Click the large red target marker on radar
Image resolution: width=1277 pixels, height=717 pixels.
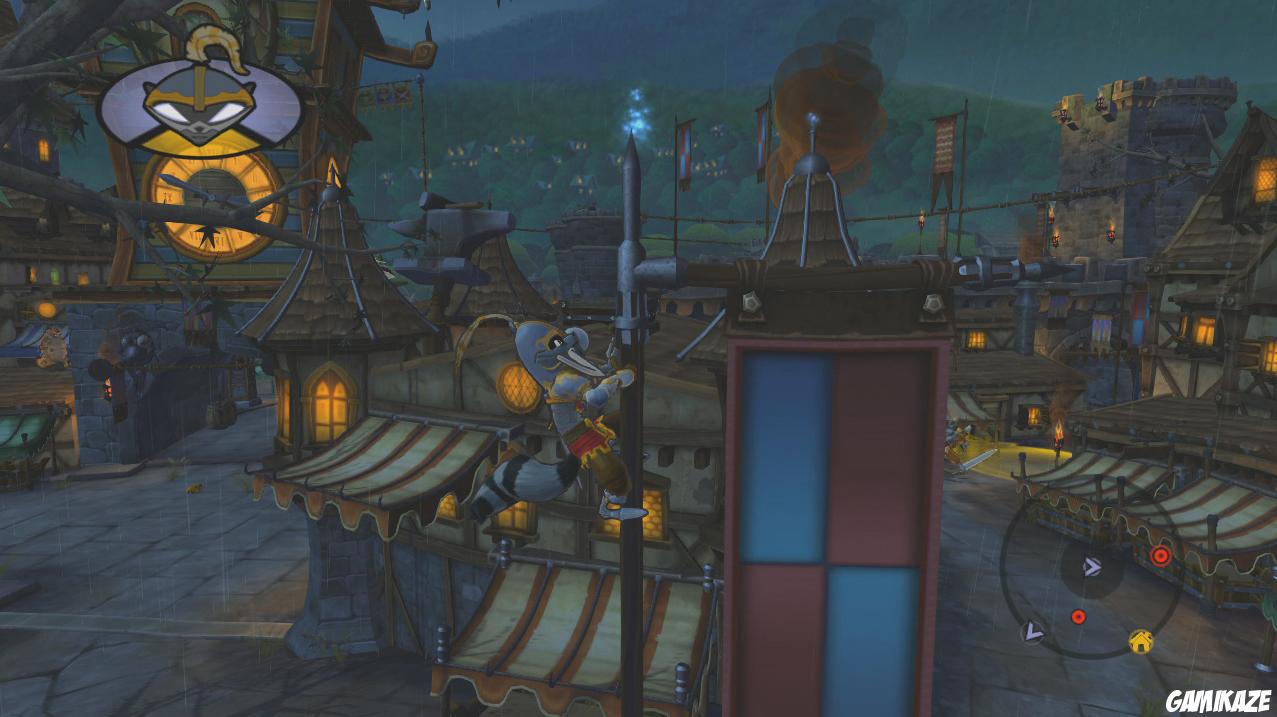point(1160,555)
